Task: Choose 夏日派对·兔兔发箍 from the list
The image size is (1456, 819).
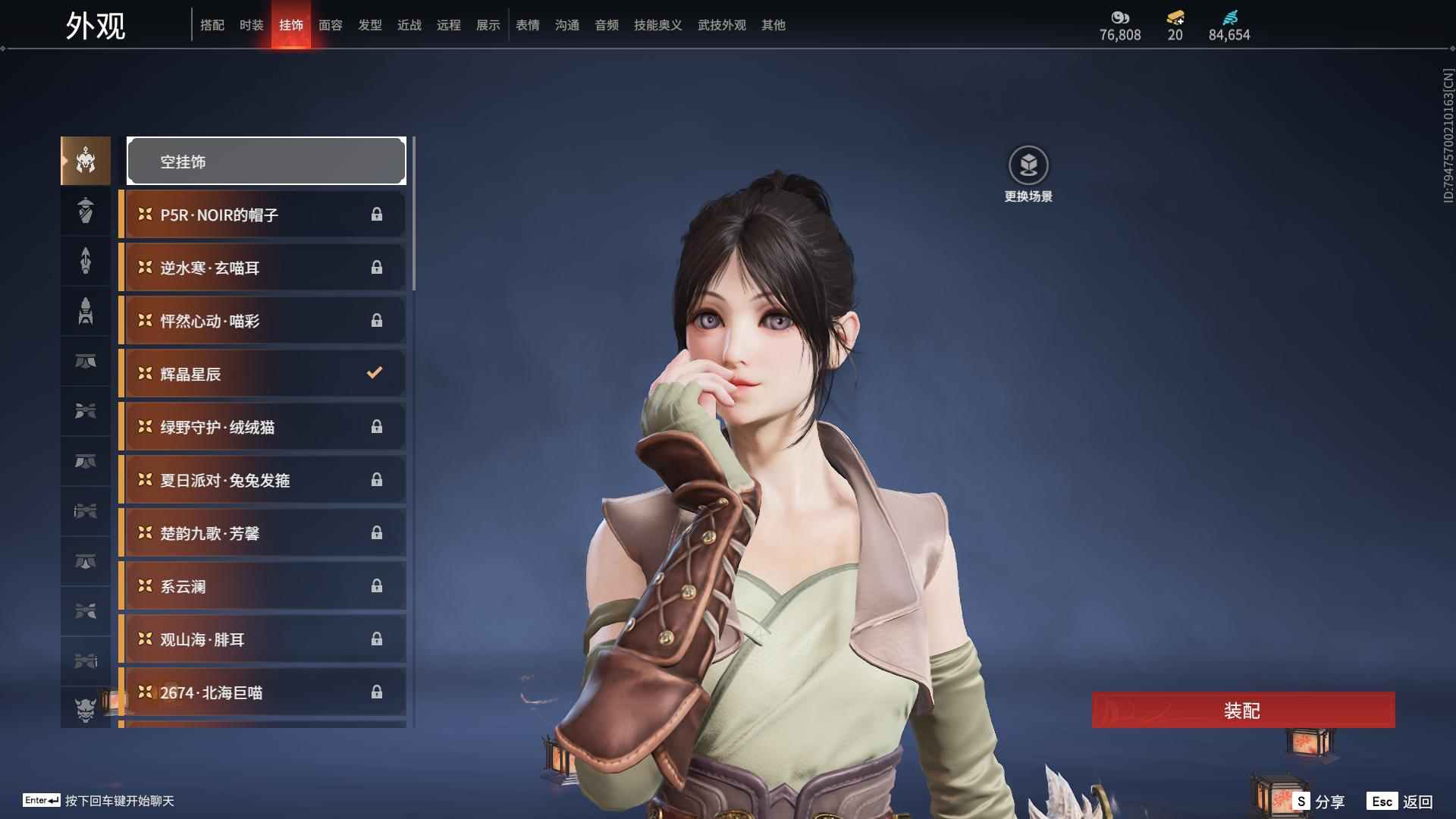Action: (263, 480)
